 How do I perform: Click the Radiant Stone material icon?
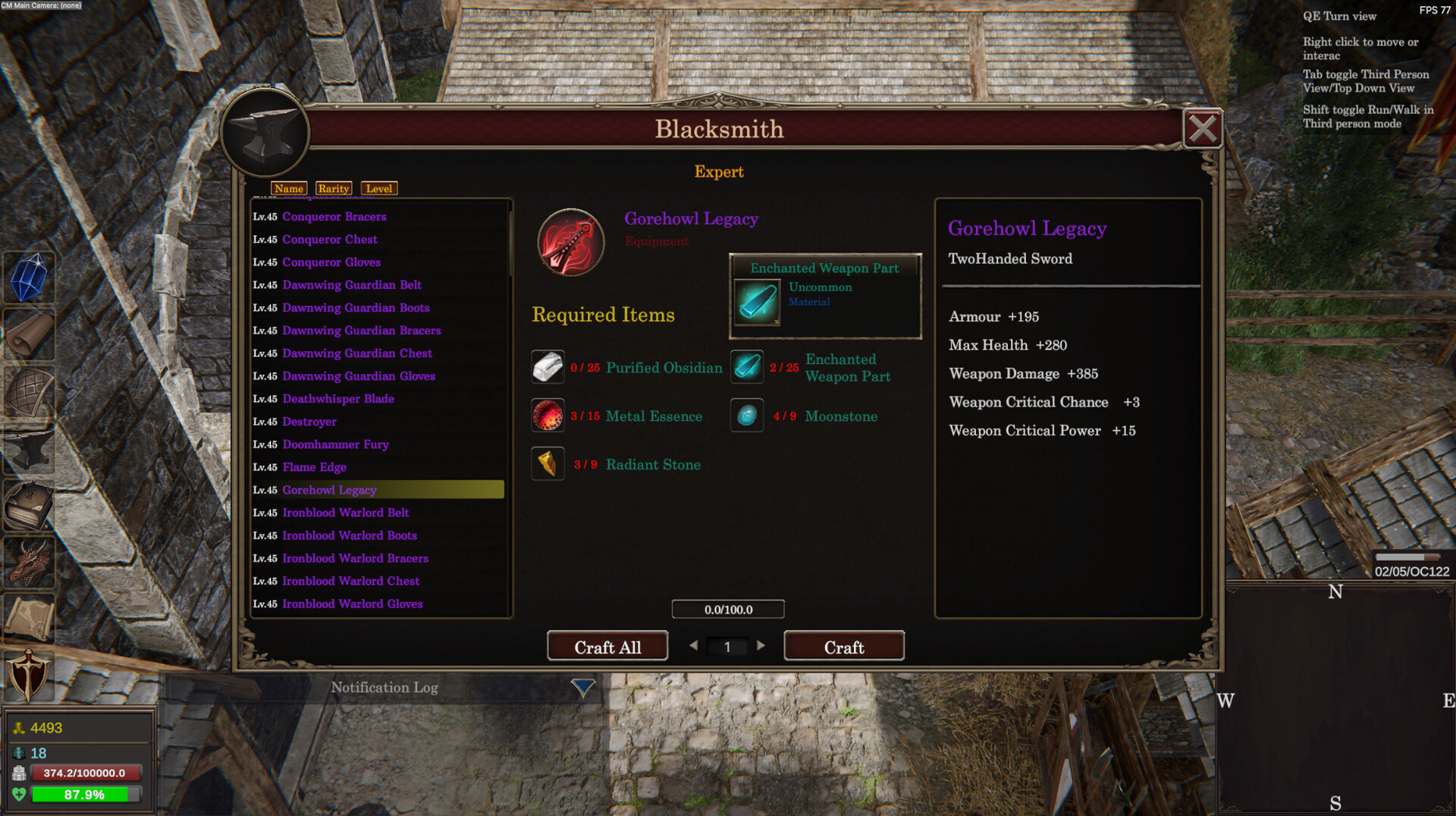click(548, 463)
